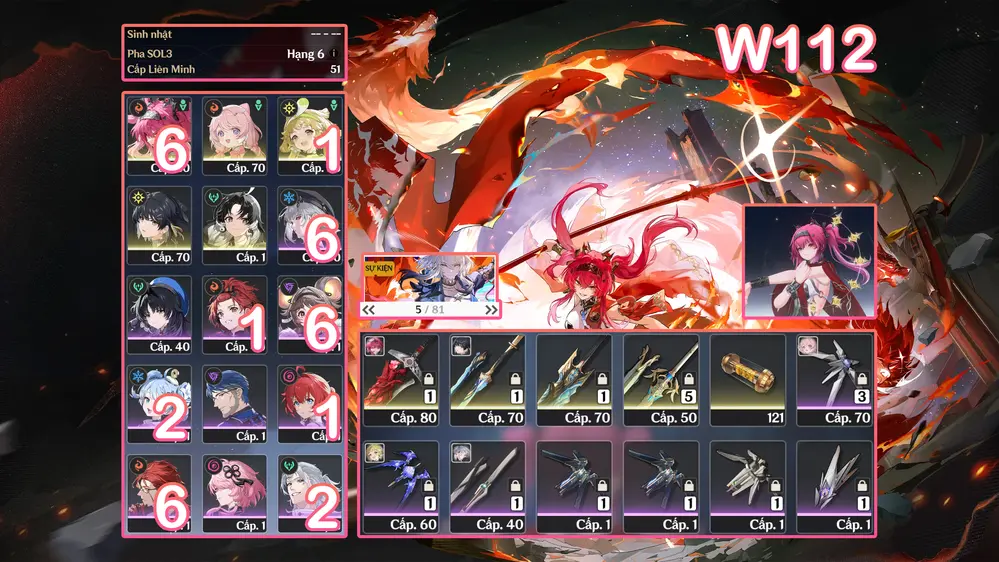Image resolution: width=999 pixels, height=562 pixels.
Task: Go to the previous event banner page
Action: [x=369, y=310]
